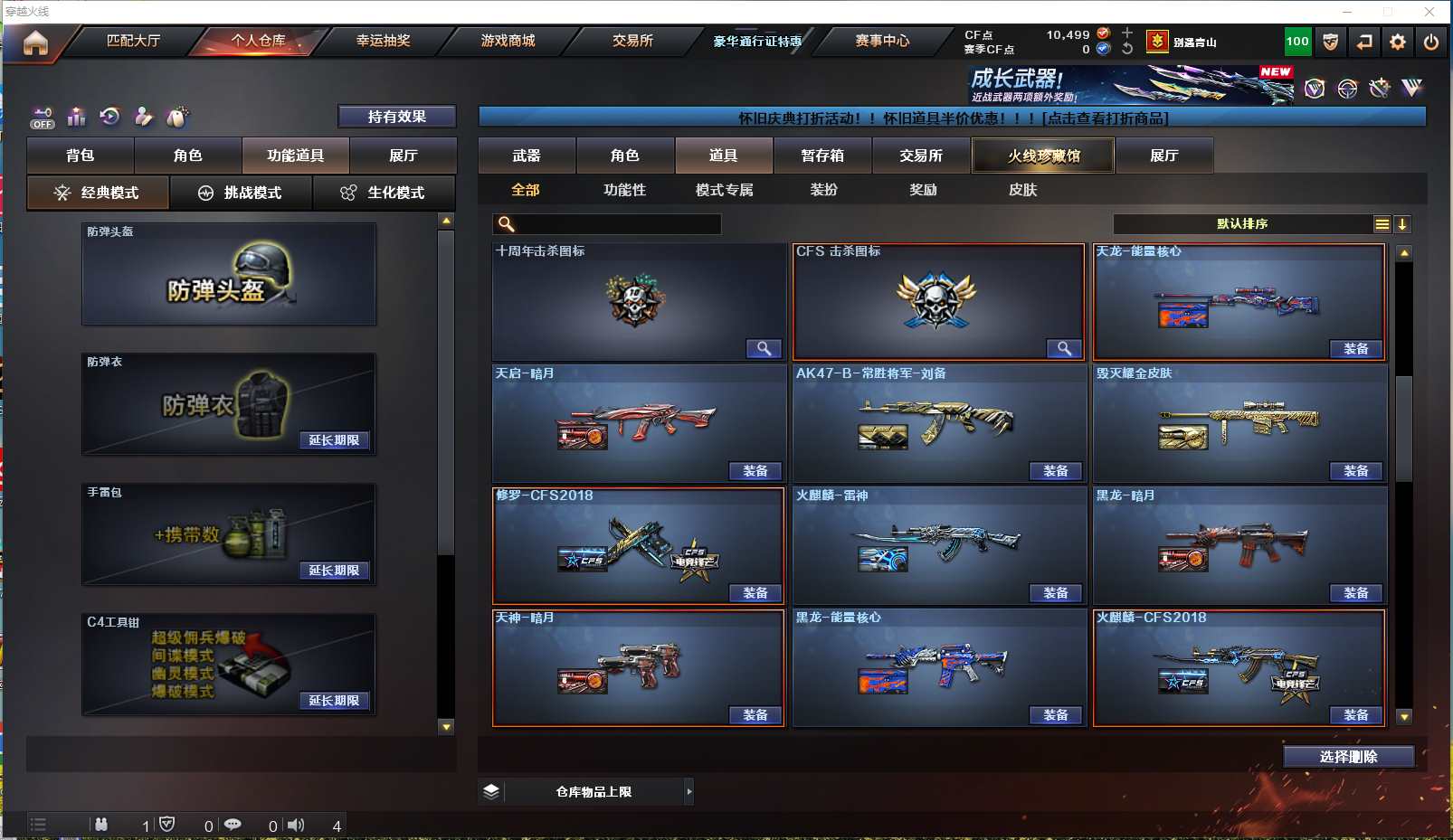The image size is (1453, 840).
Task: Equip the 天启-暗月 weapon
Action: point(755,471)
